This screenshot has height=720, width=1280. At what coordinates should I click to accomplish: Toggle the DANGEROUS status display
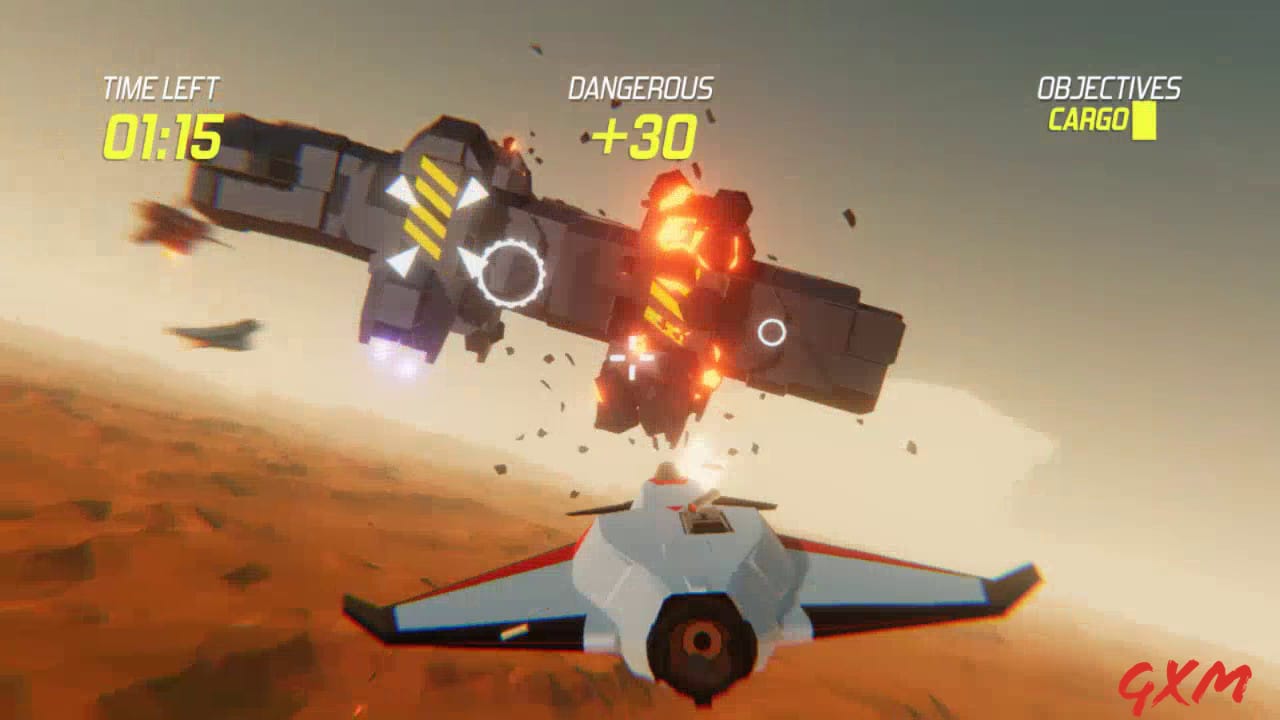pos(640,87)
